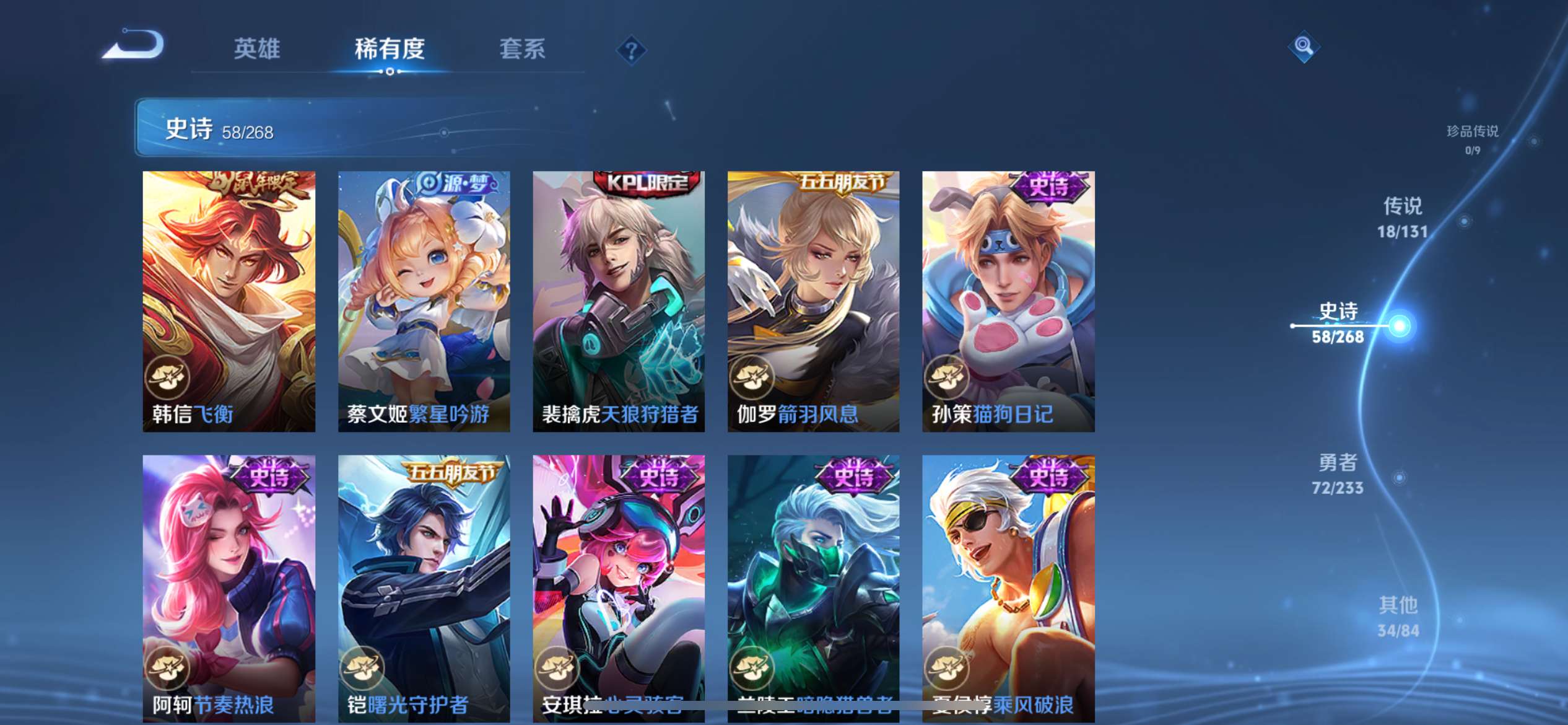1568x725 pixels.
Task: Switch to the 英雄 tab
Action: tap(257, 48)
